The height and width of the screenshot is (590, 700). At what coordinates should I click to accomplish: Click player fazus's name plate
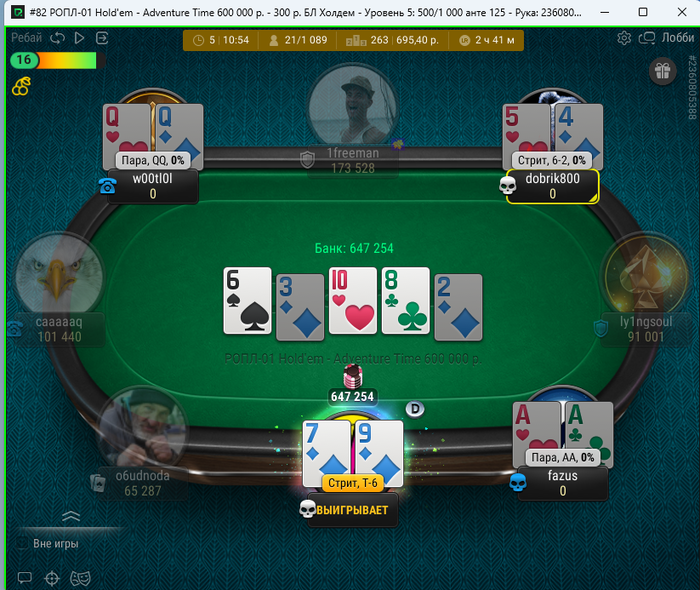point(562,484)
